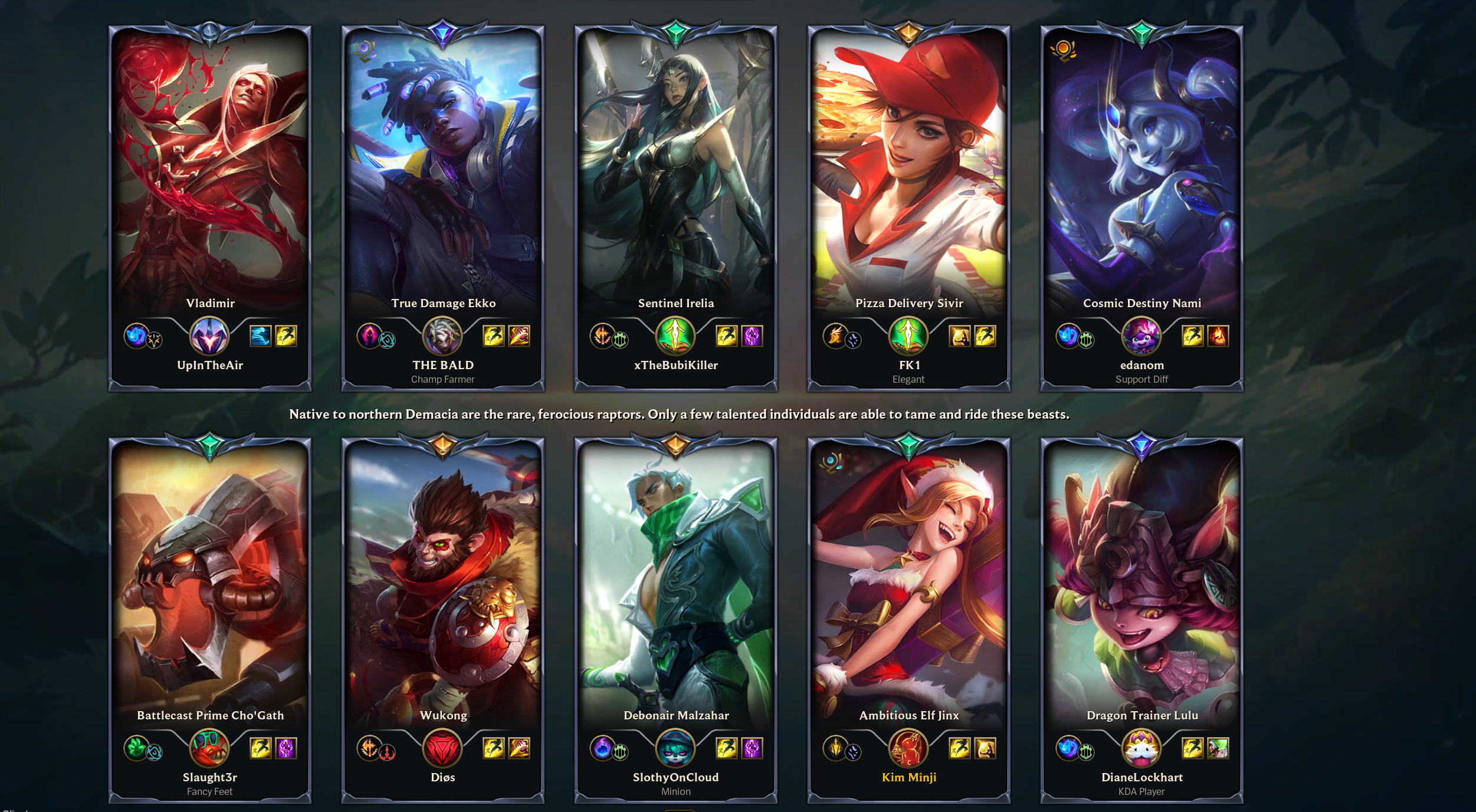Click xTheBubiKiller's green profile icon
1476x812 pixels.
click(675, 336)
